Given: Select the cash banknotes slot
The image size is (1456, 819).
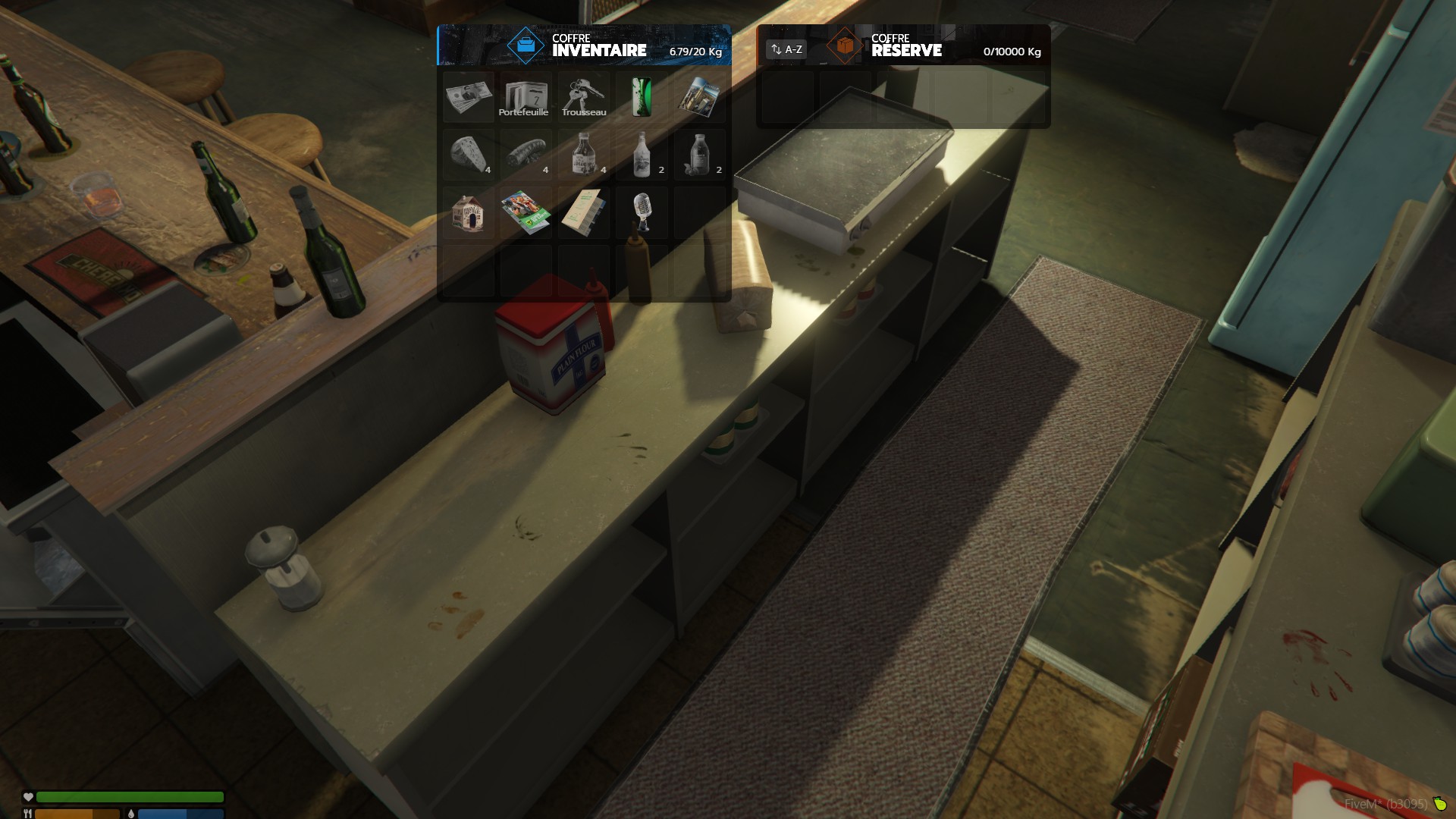Looking at the screenshot, I should pyautogui.click(x=469, y=97).
